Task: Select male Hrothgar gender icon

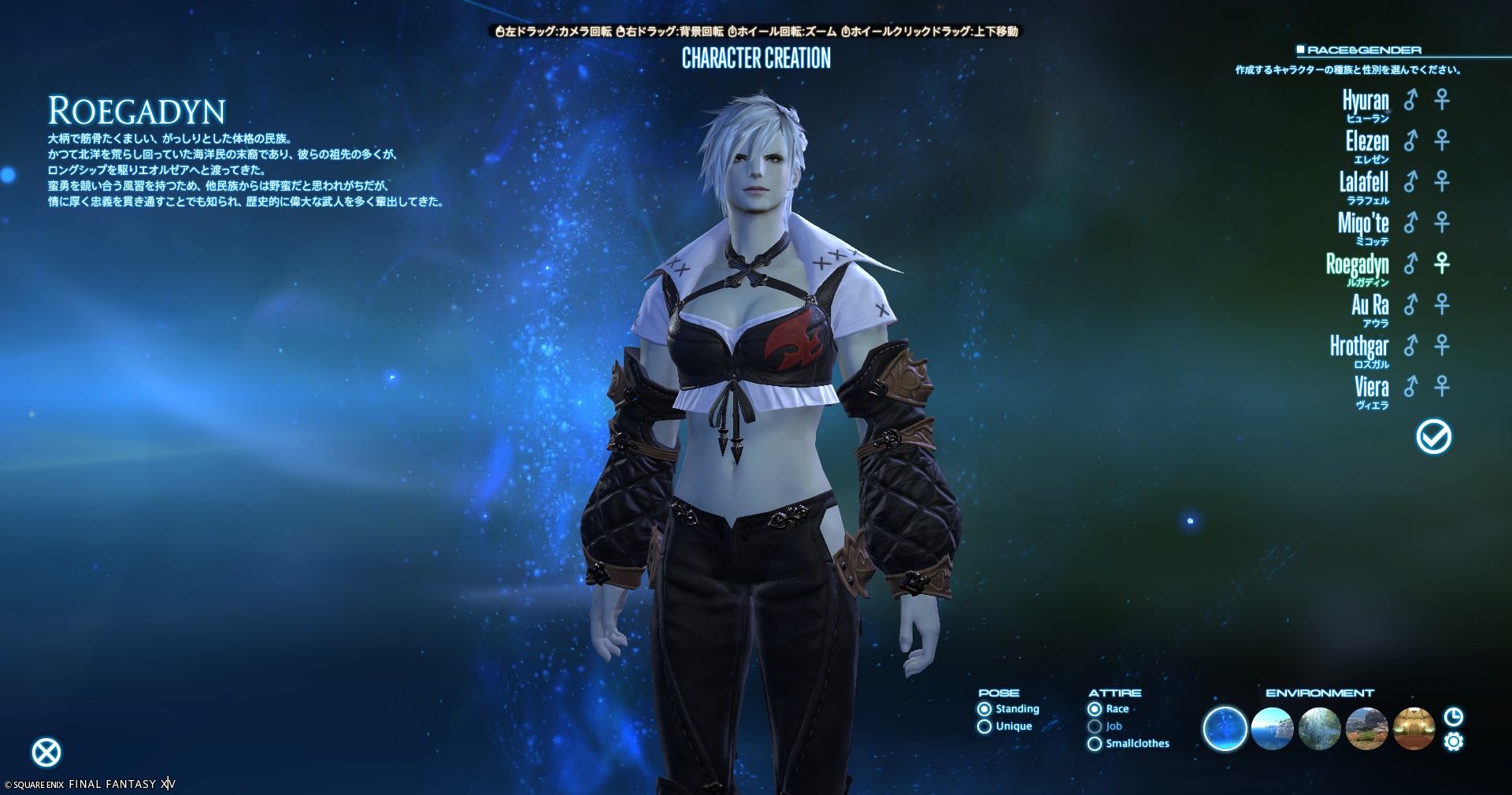Action: click(x=1411, y=345)
